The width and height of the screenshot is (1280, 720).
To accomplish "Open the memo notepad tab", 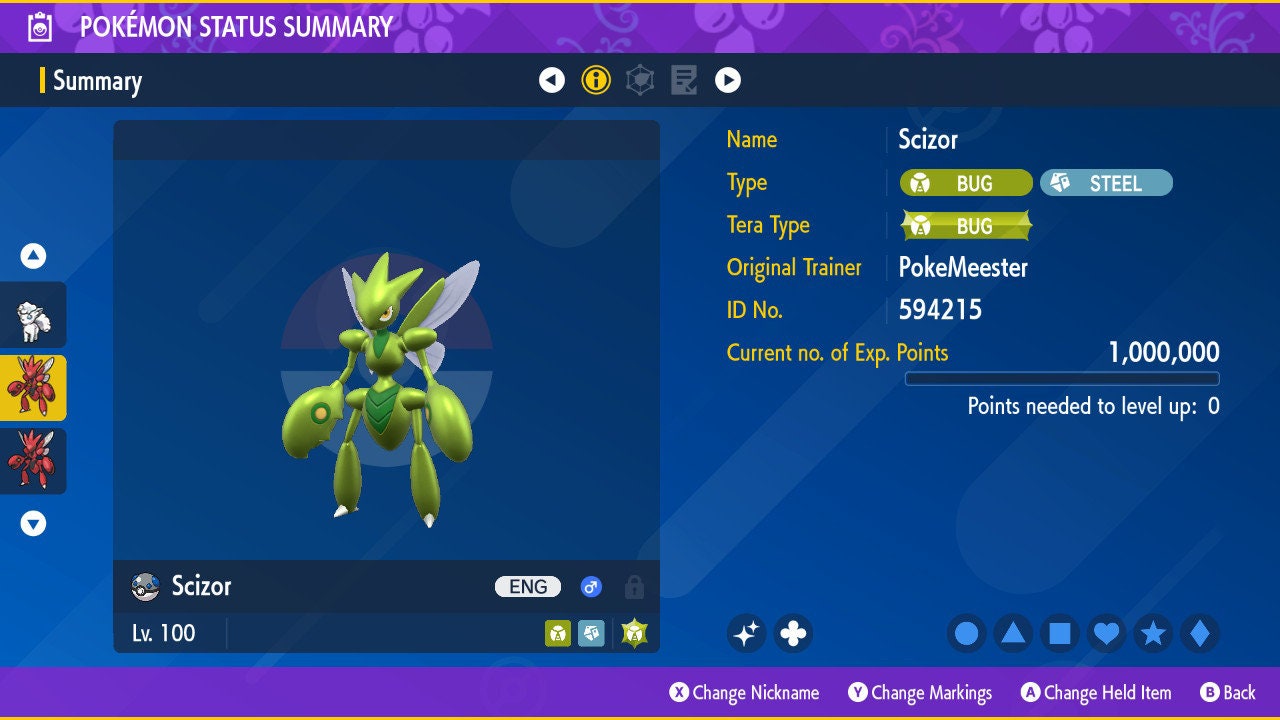I will (684, 80).
